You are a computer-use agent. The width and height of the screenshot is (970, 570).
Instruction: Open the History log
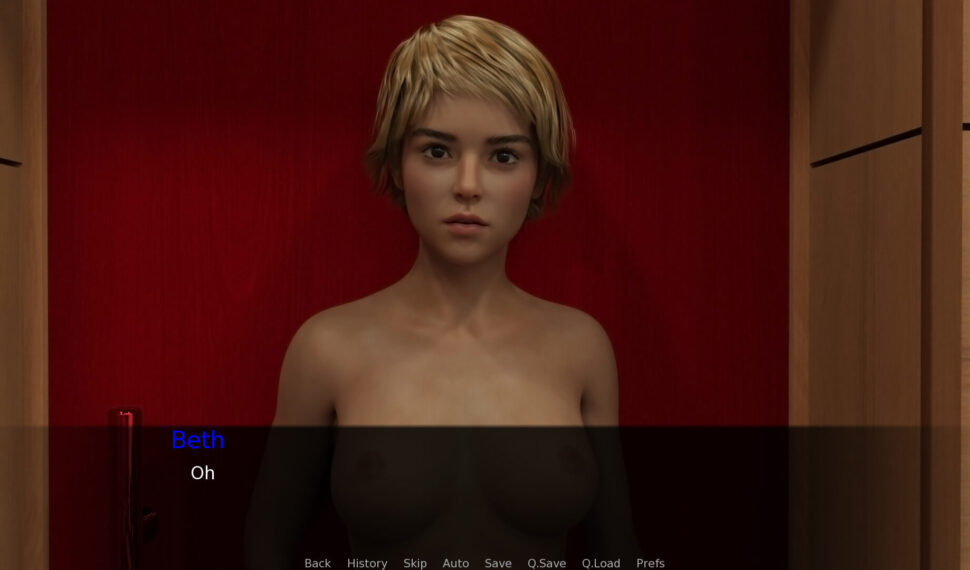click(x=367, y=563)
